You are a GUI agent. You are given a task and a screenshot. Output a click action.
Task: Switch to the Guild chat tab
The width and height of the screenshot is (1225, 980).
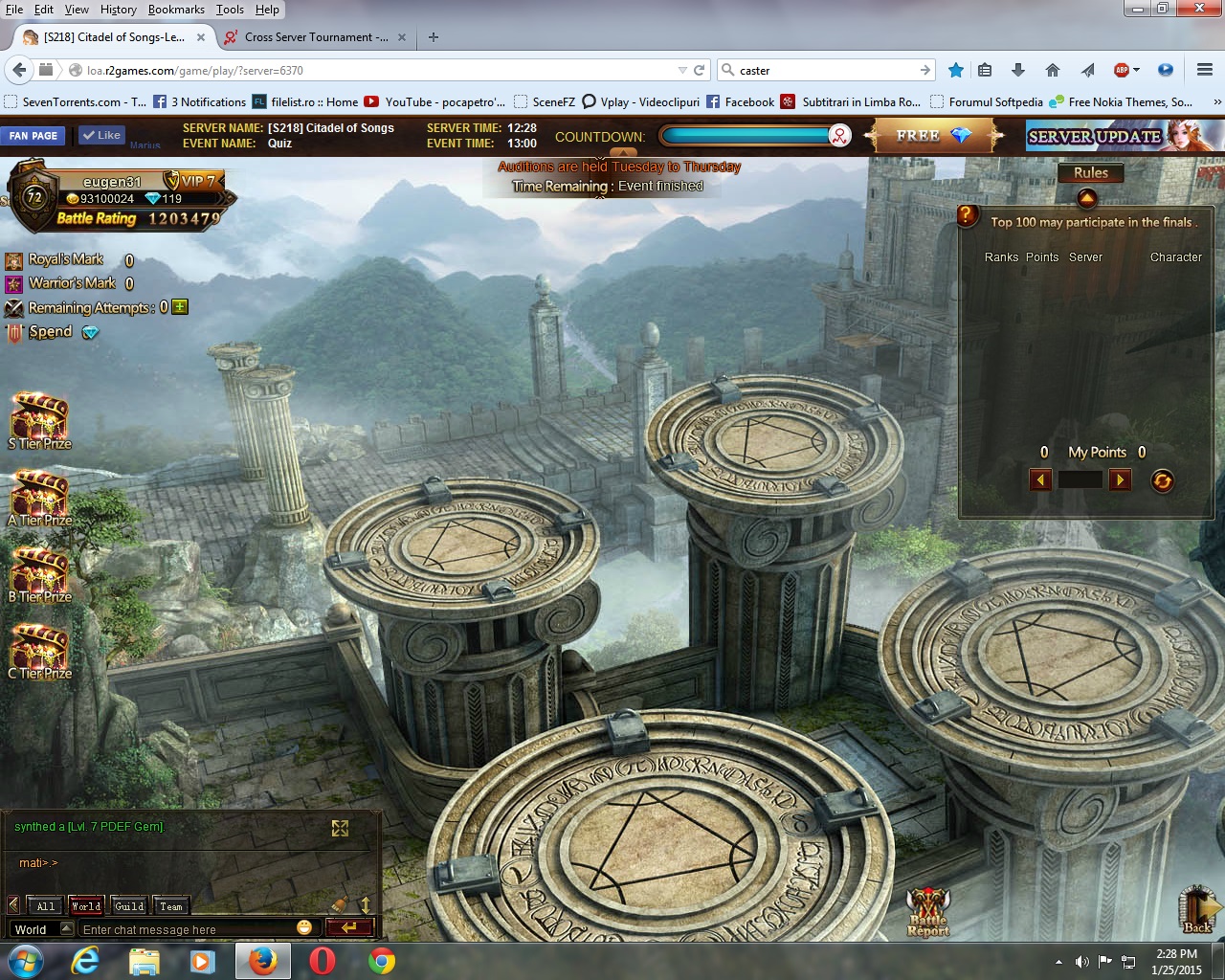coord(129,905)
